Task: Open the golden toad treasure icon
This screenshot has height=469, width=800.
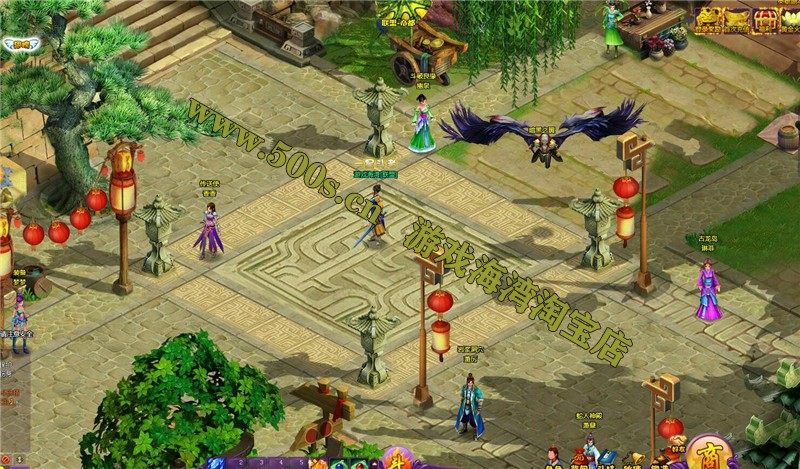Action: [708, 19]
